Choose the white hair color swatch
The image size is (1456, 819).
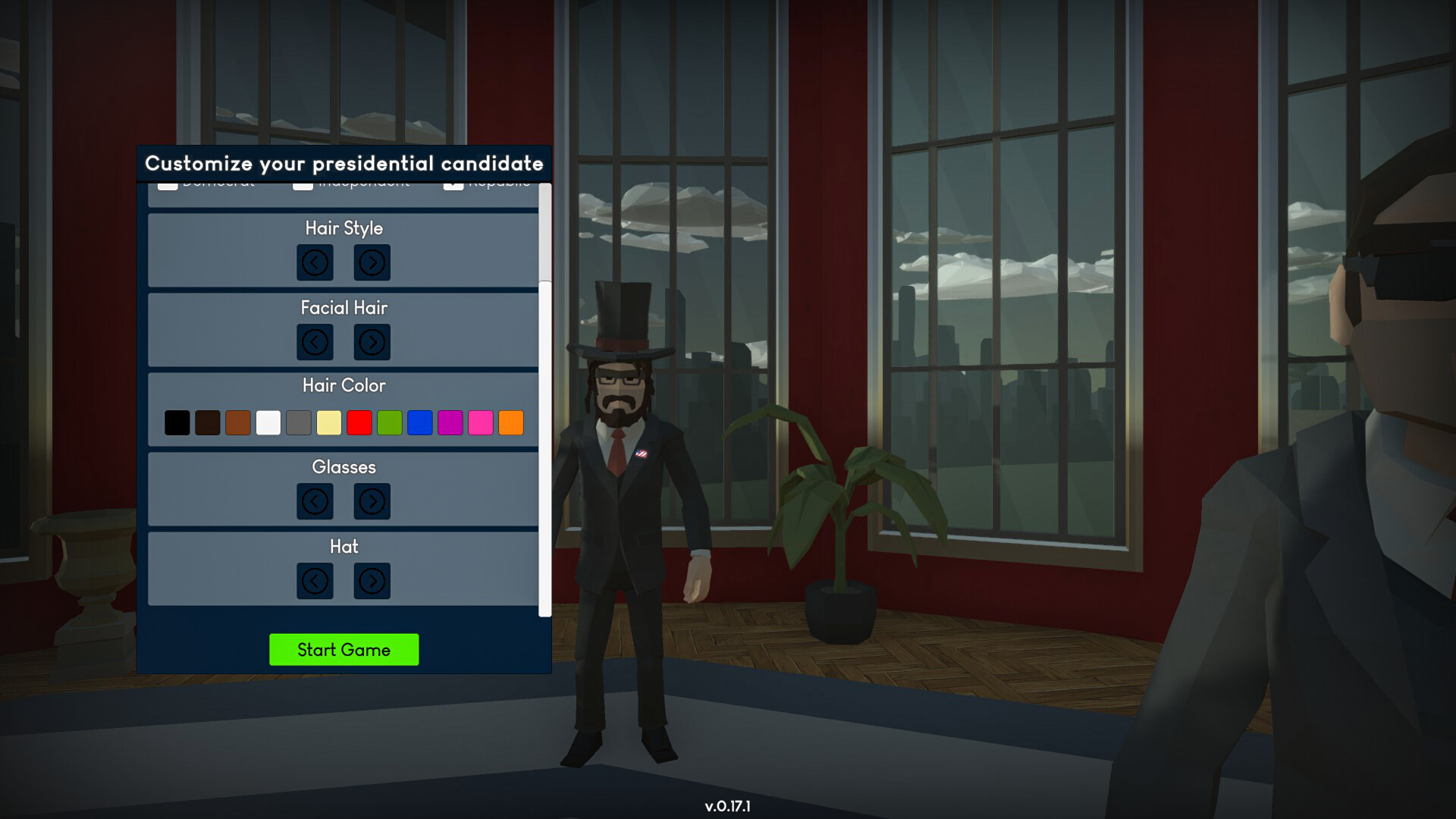(268, 422)
